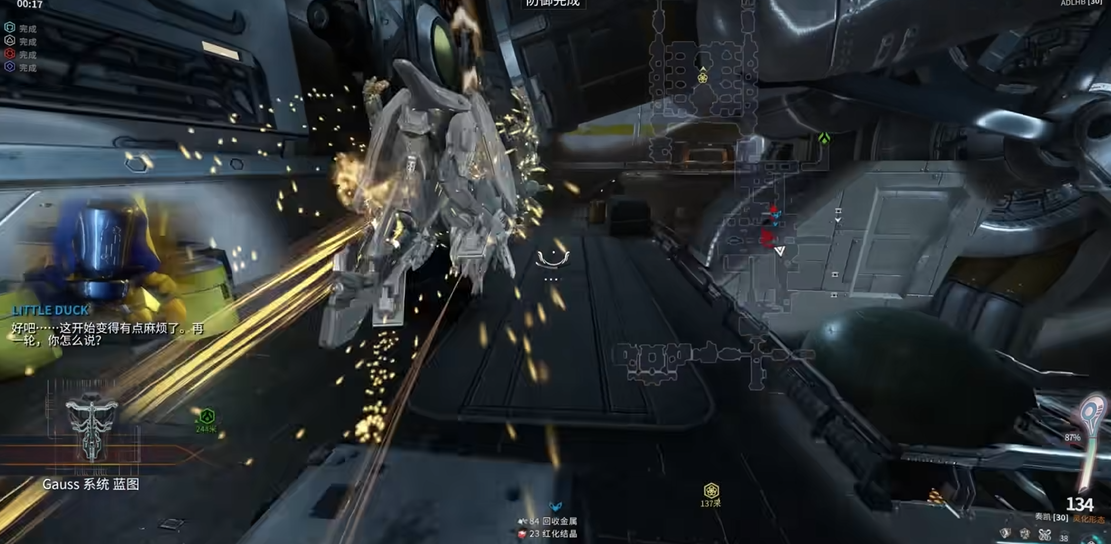The height and width of the screenshot is (544, 1111).
Task: Select the yellow marker on the overlay map
Action: [703, 77]
